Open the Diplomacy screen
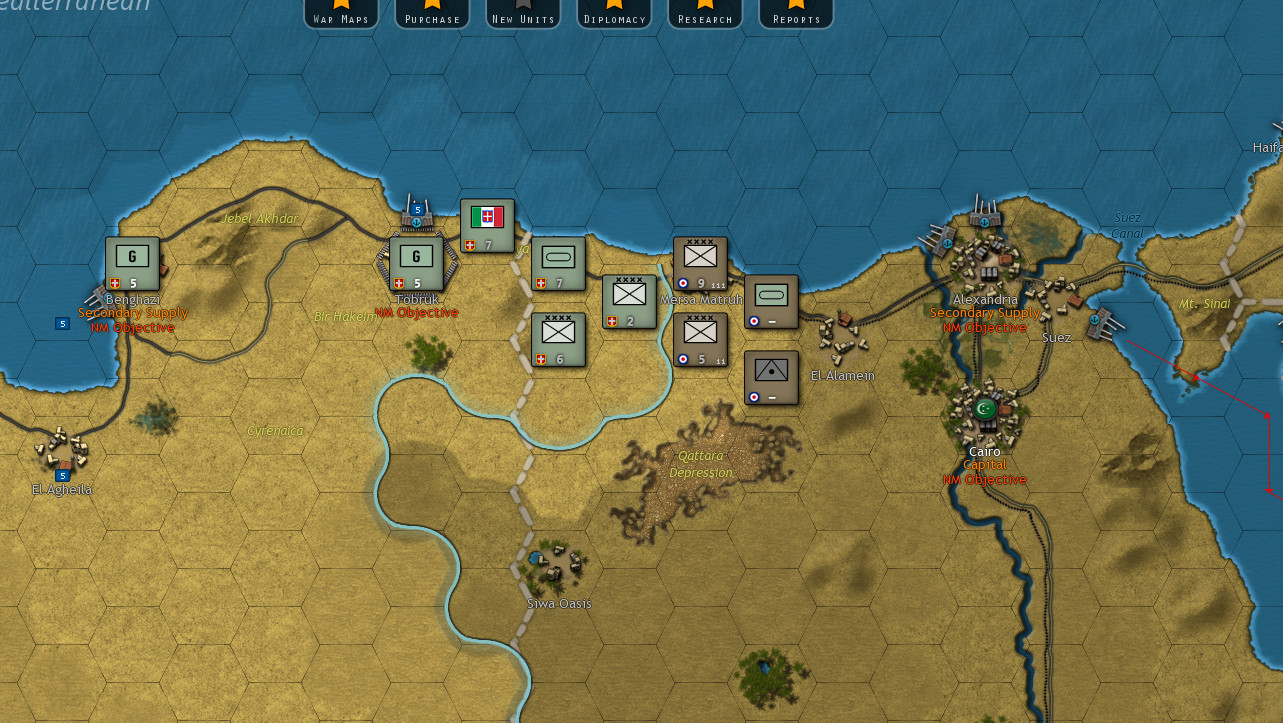The width and height of the screenshot is (1283, 723). click(614, 14)
